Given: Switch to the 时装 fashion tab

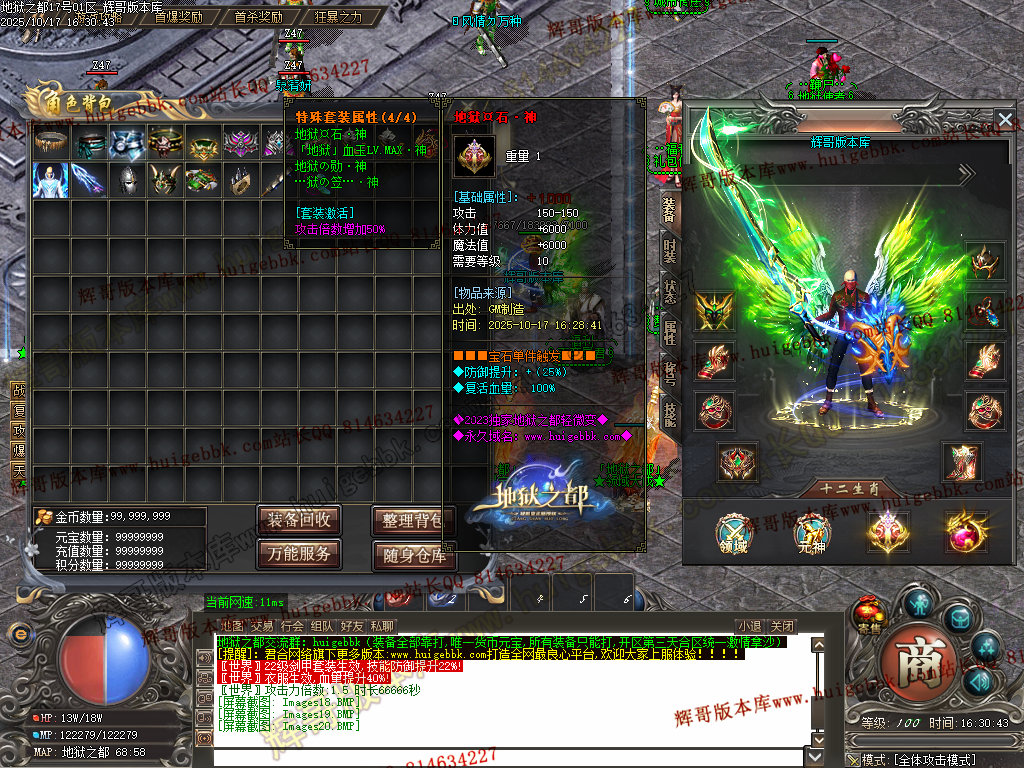Looking at the screenshot, I should (x=669, y=248).
